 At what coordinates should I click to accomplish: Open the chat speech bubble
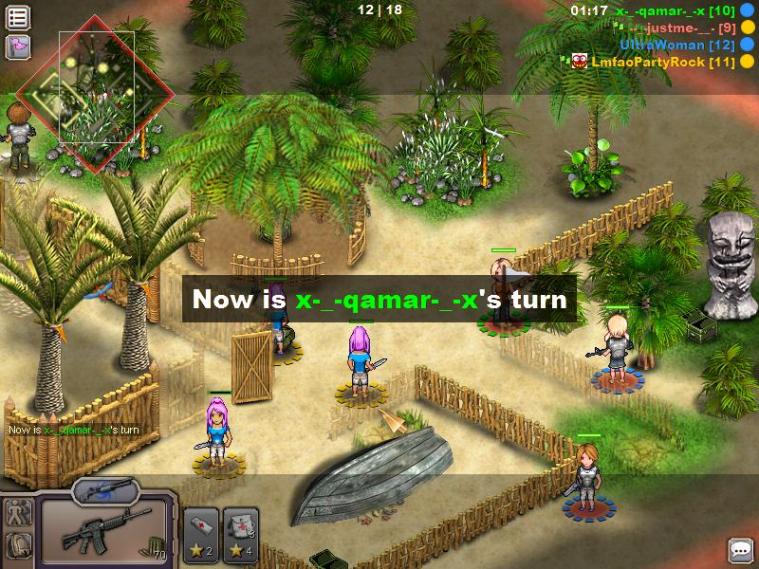740,550
